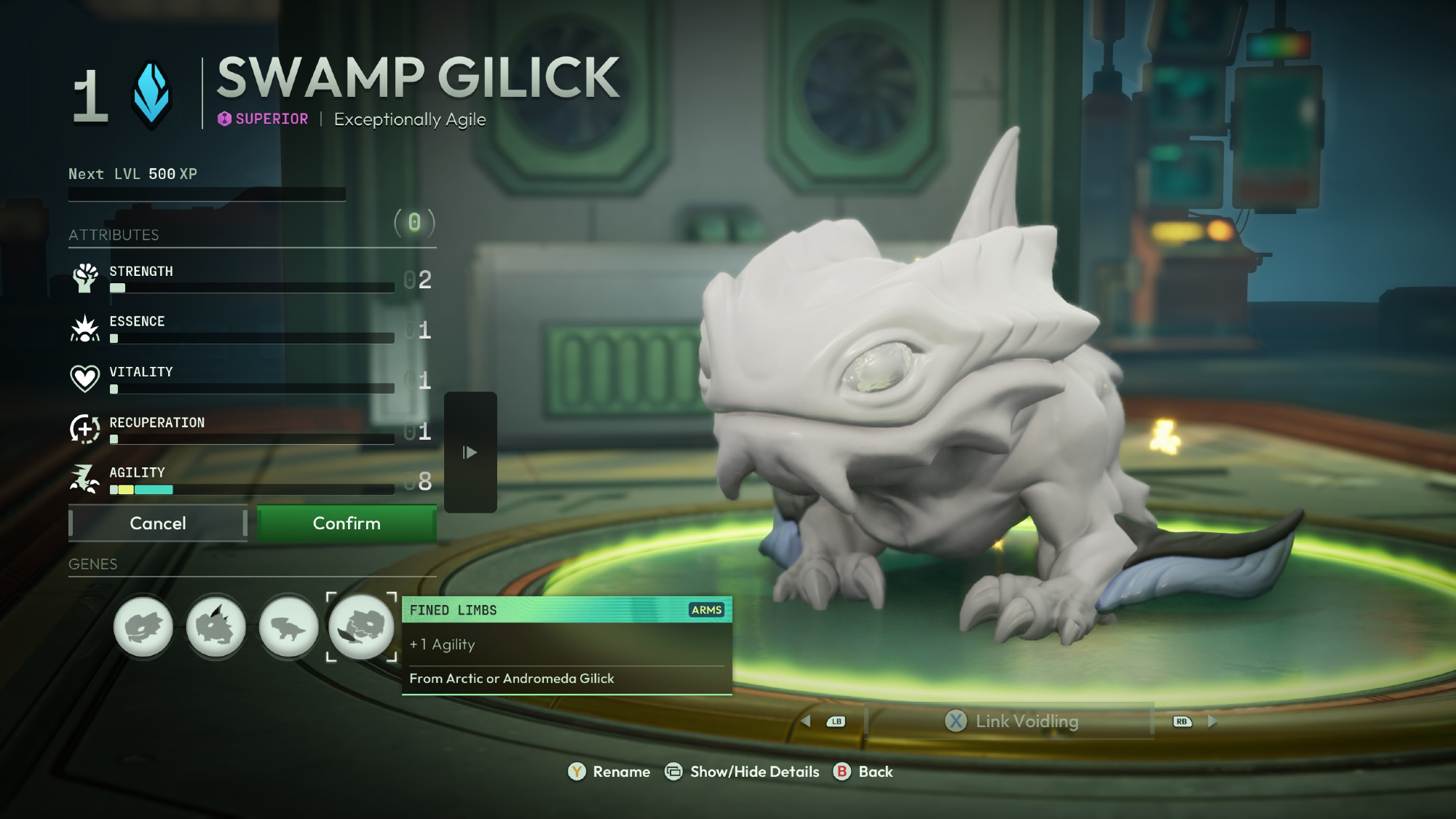Viewport: 1456px width, 819px height.
Task: Select the Strength attribute row
Action: [x=251, y=279]
